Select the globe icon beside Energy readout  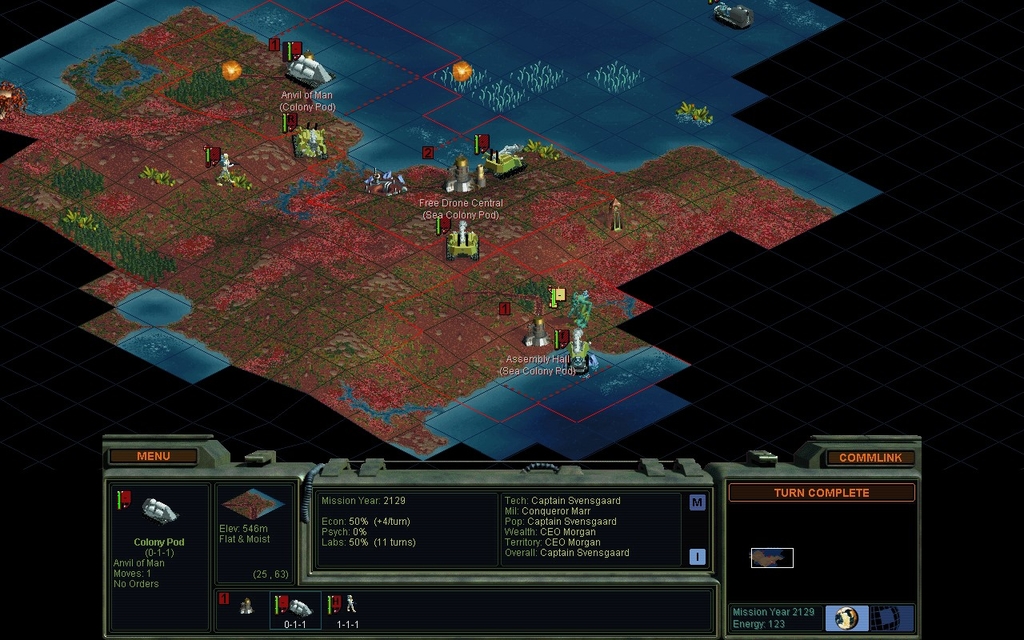coord(846,617)
